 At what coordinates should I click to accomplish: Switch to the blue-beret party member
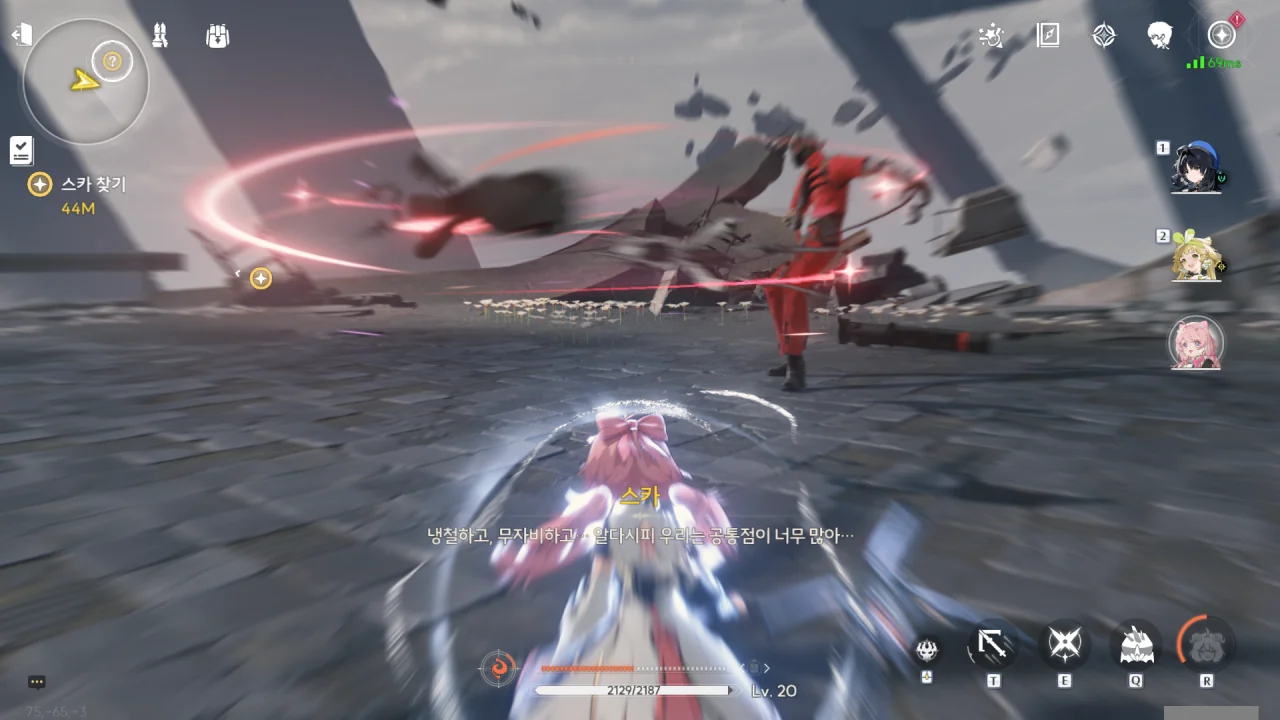pos(1197,168)
